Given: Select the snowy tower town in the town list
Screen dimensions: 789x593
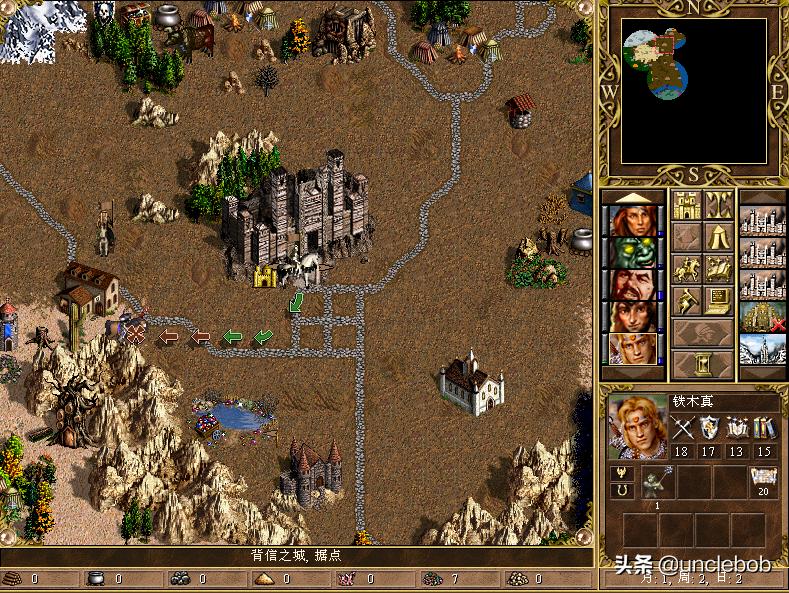Looking at the screenshot, I should tap(762, 349).
